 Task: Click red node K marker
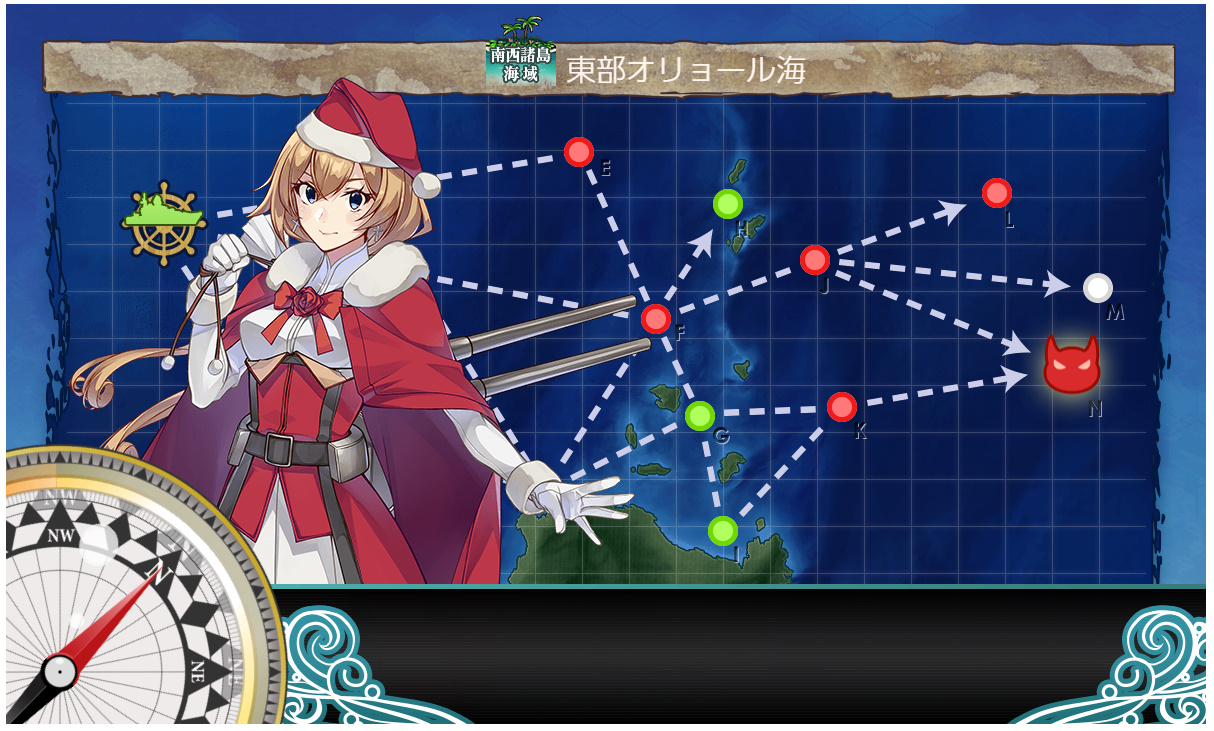(842, 407)
